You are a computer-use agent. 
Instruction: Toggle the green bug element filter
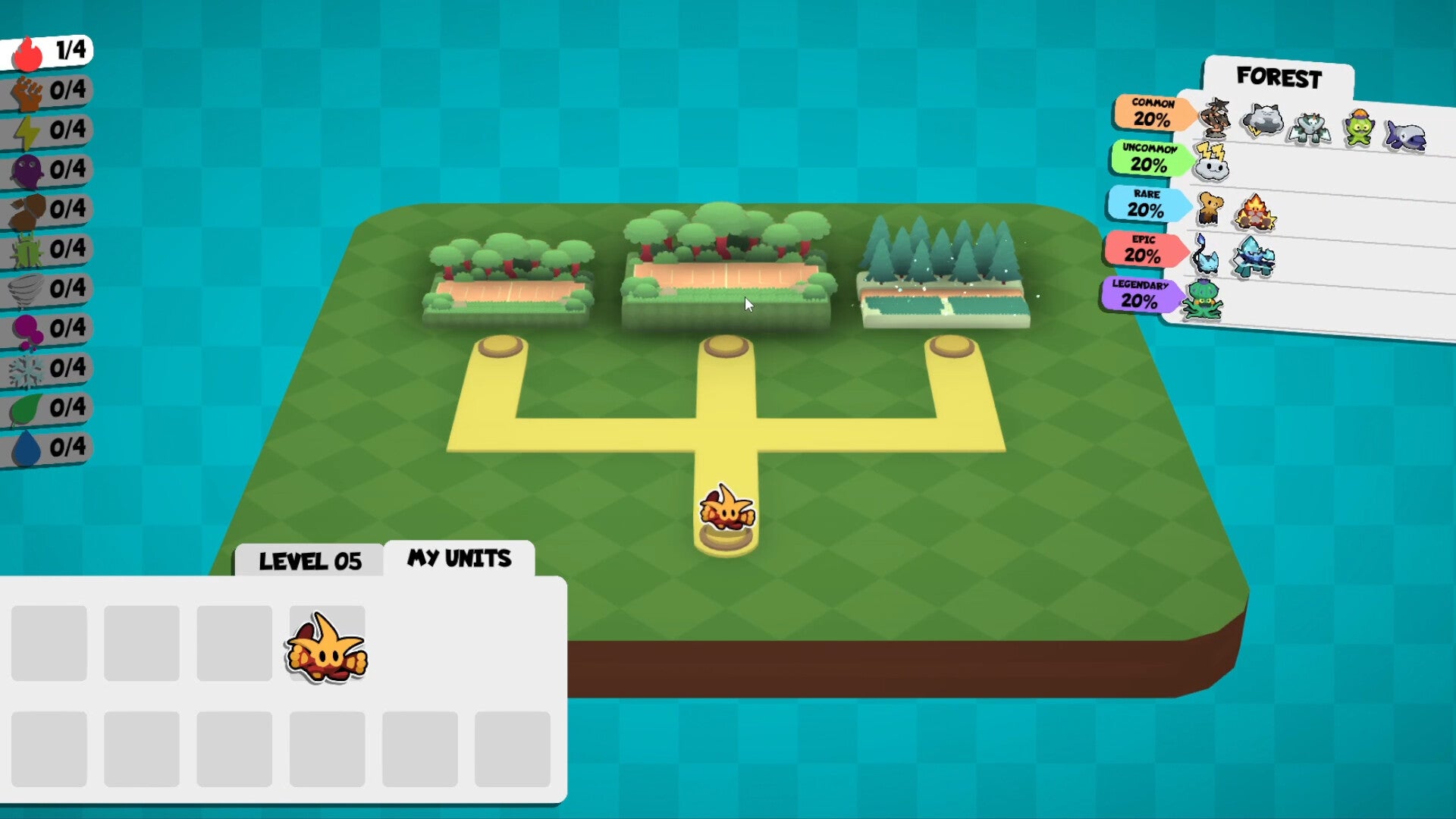(x=27, y=249)
